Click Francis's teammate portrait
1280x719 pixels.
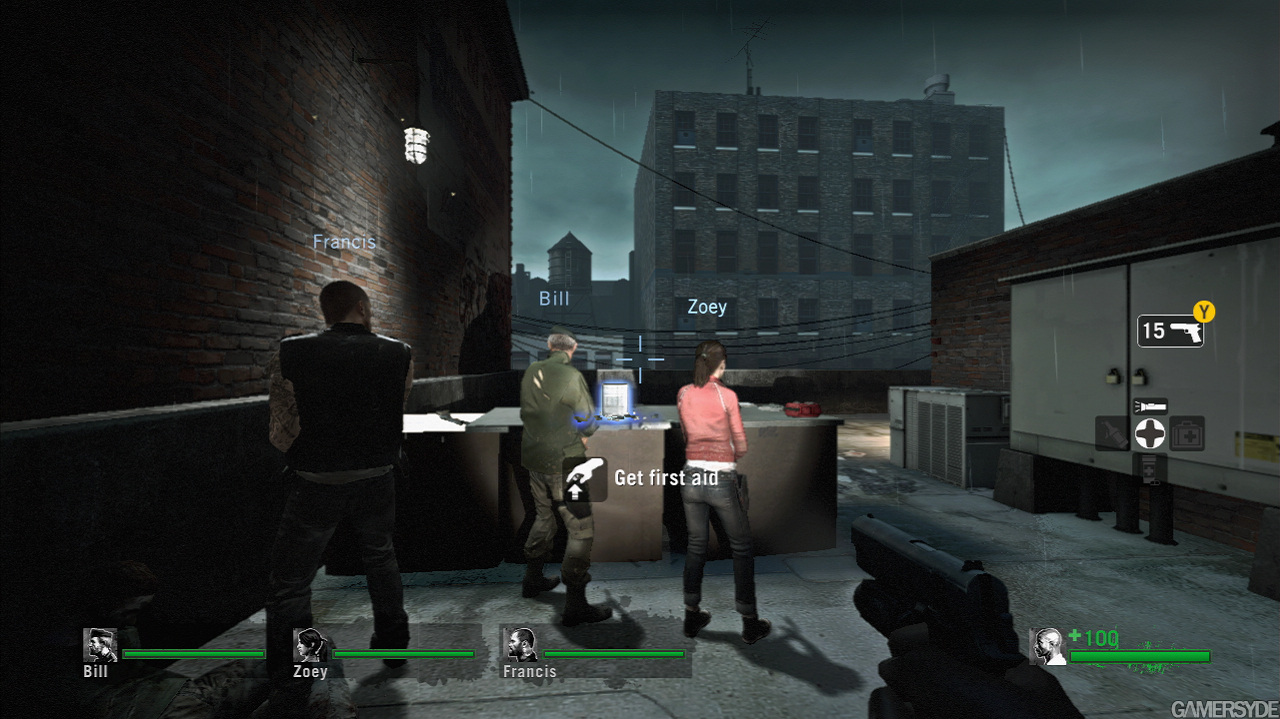tap(520, 645)
